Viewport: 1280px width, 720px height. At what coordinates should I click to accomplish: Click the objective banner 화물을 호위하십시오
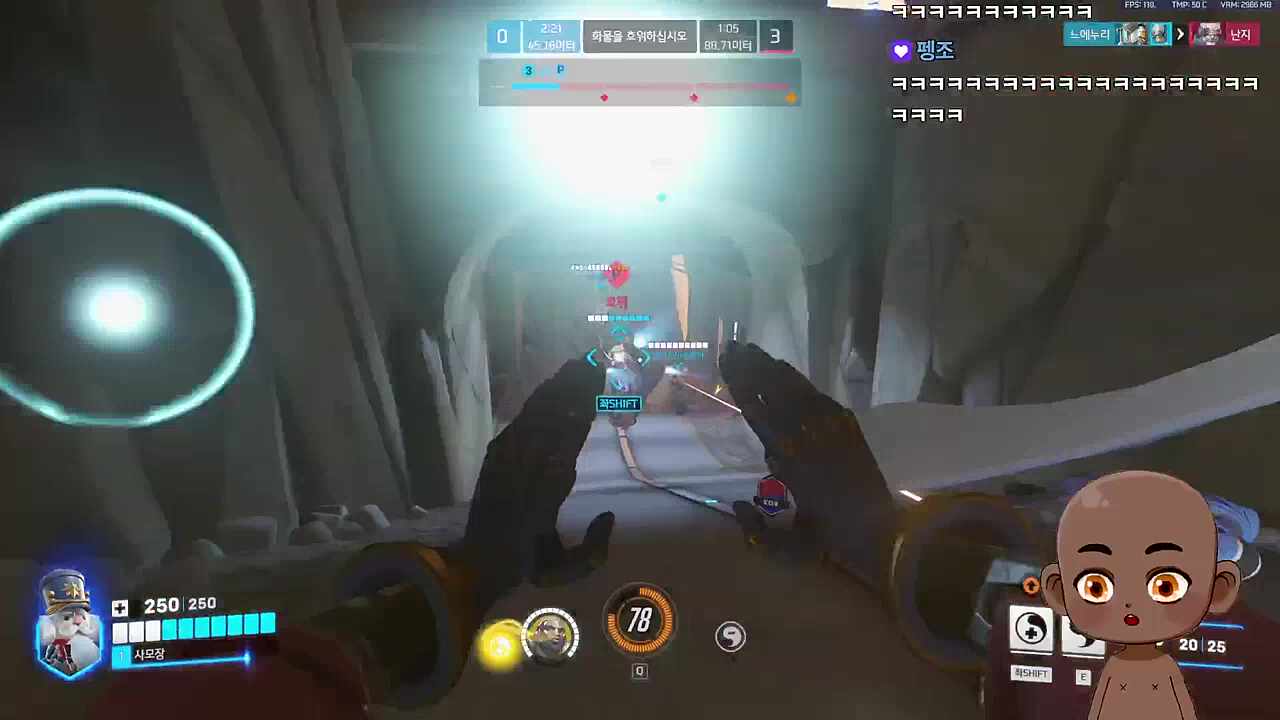pos(640,36)
